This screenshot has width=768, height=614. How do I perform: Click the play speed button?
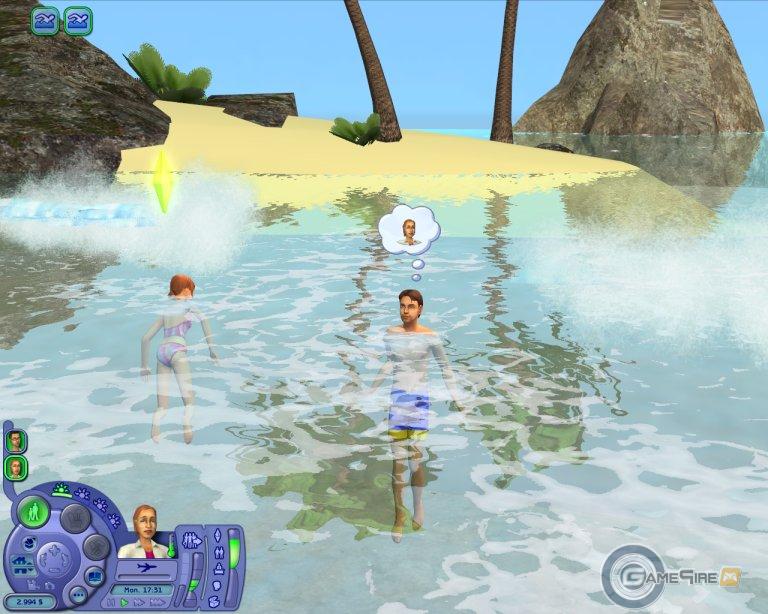(x=125, y=602)
